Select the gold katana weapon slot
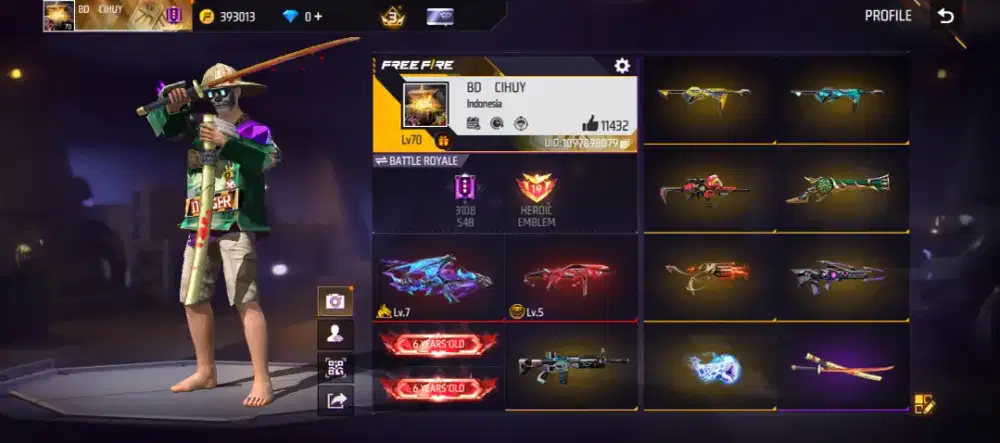This screenshot has width=1000, height=443. (841, 367)
